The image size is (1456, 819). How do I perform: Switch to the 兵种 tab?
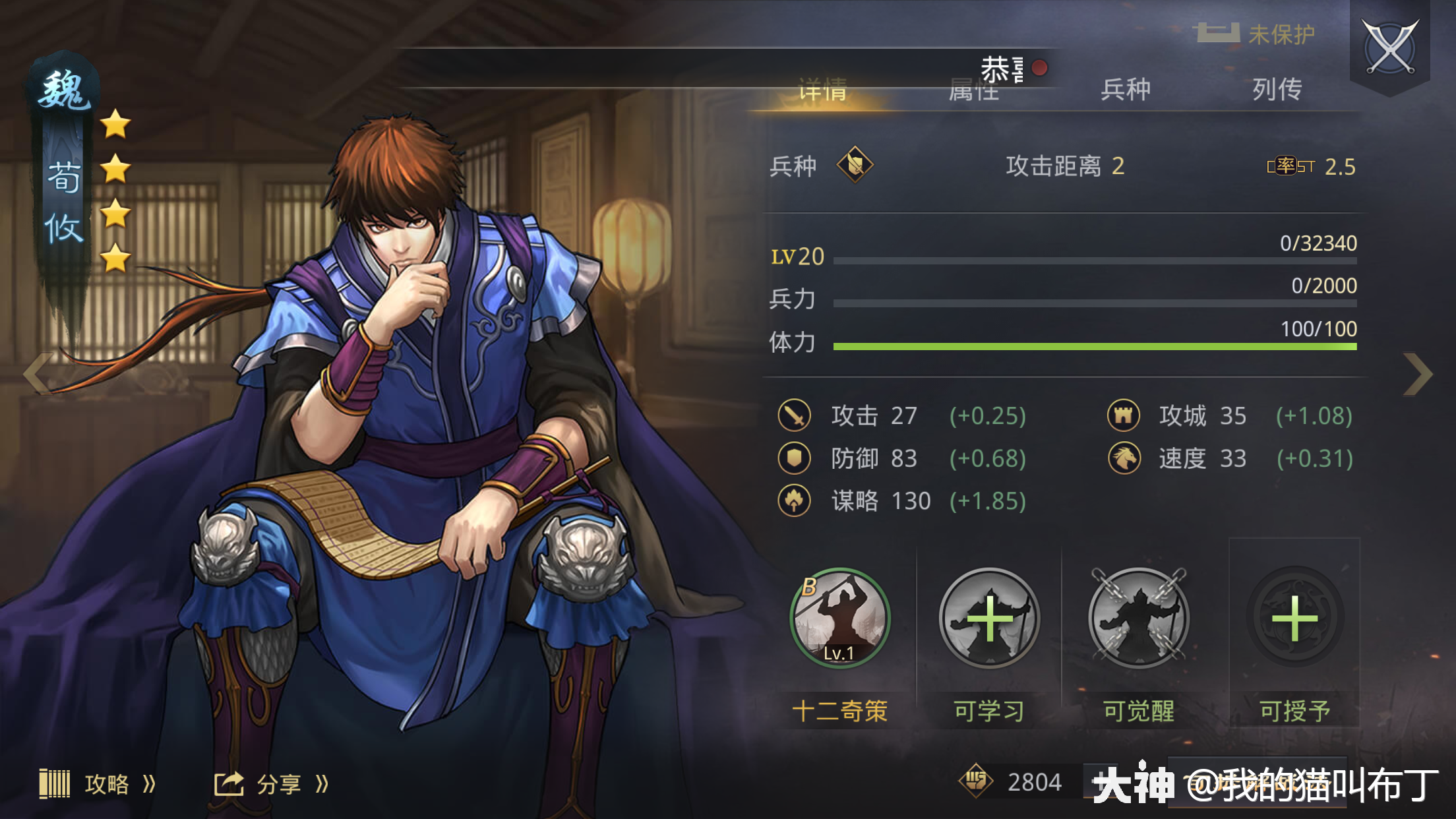1125,88
